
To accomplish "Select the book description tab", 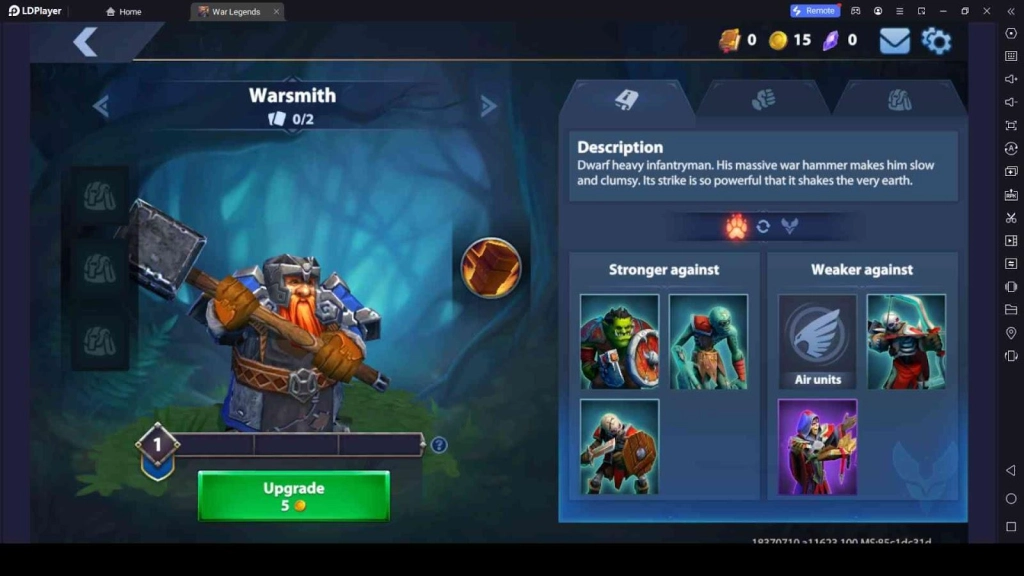I will tap(626, 99).
